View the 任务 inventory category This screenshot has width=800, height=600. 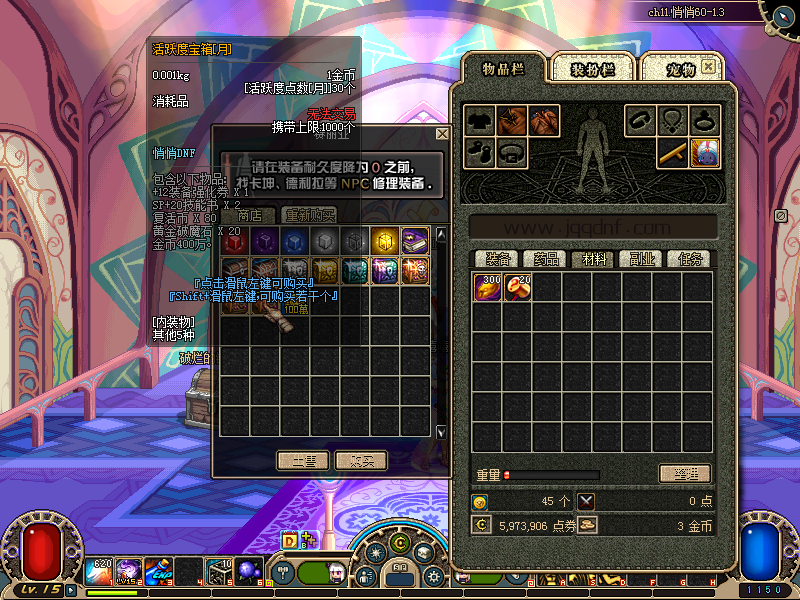pos(691,259)
